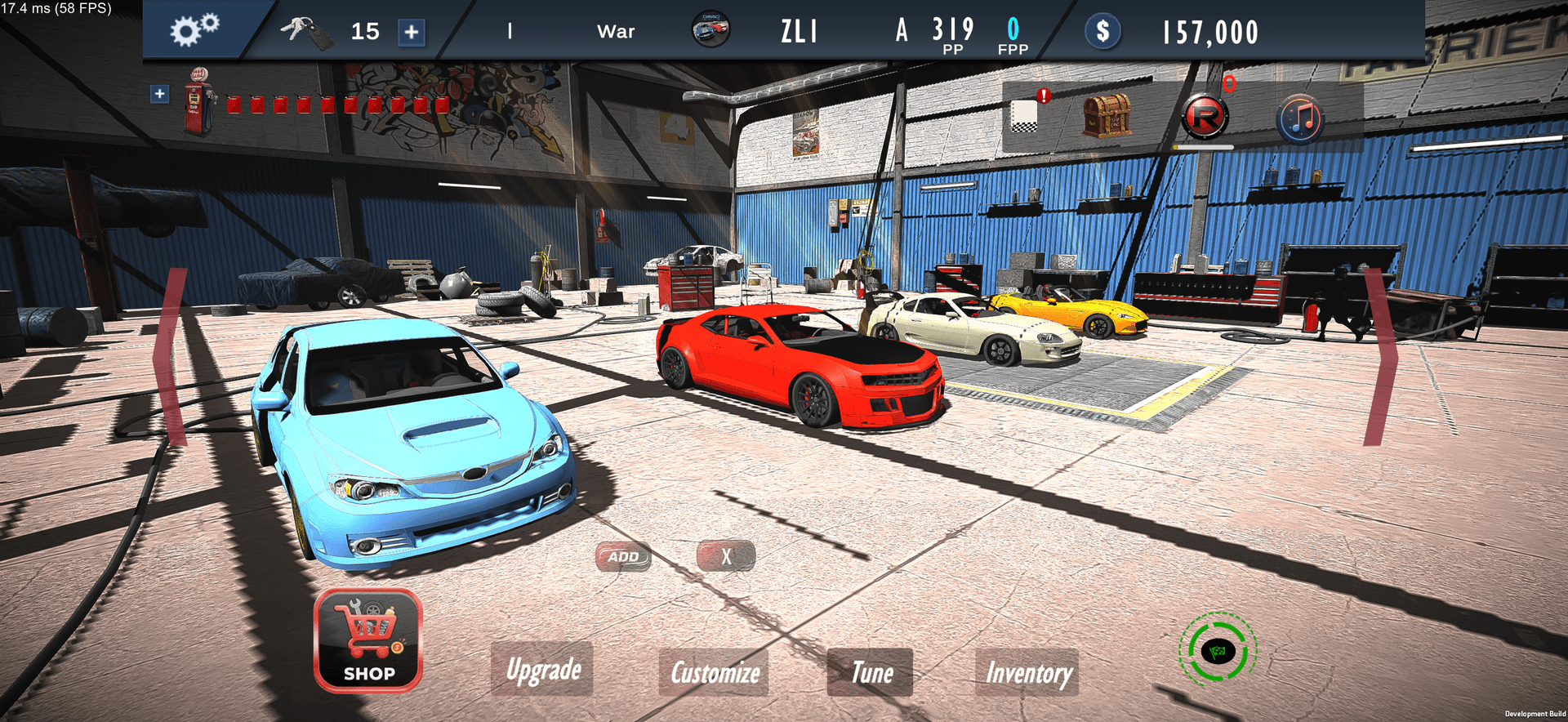Screen dimensions: 1568x722
Task: Open the Shop
Action: [367, 644]
